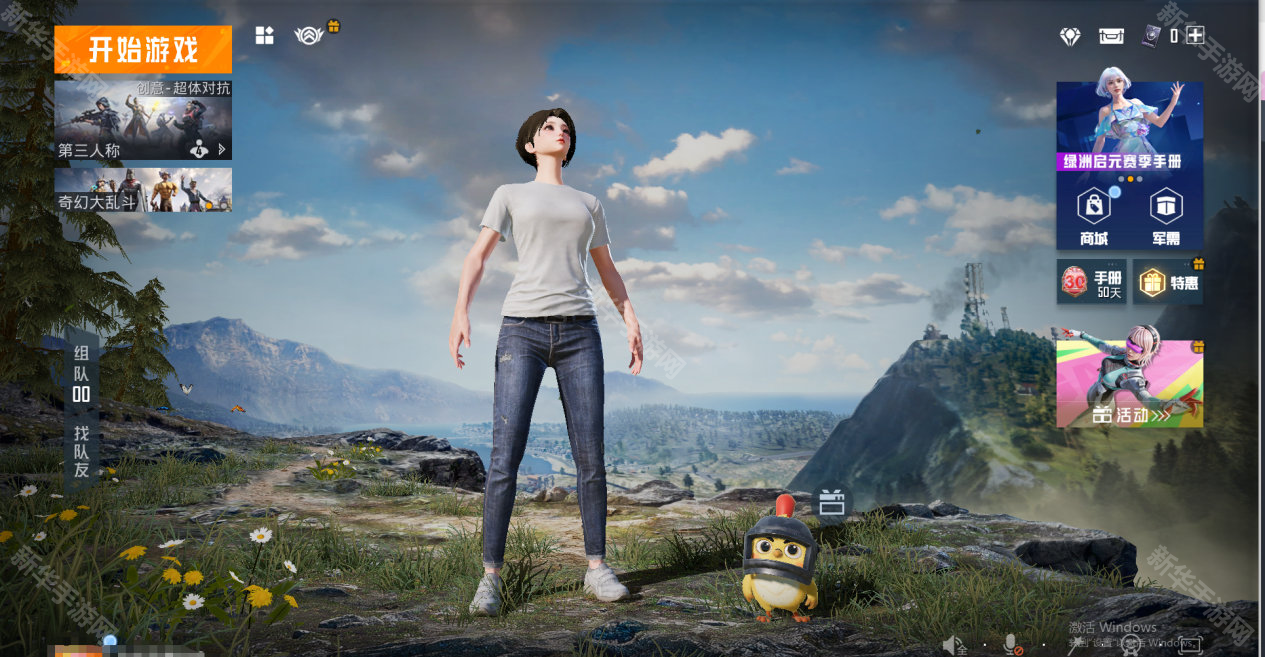Open the 手册 season handbook
This screenshot has width=1265, height=657.
pyautogui.click(x=1091, y=283)
